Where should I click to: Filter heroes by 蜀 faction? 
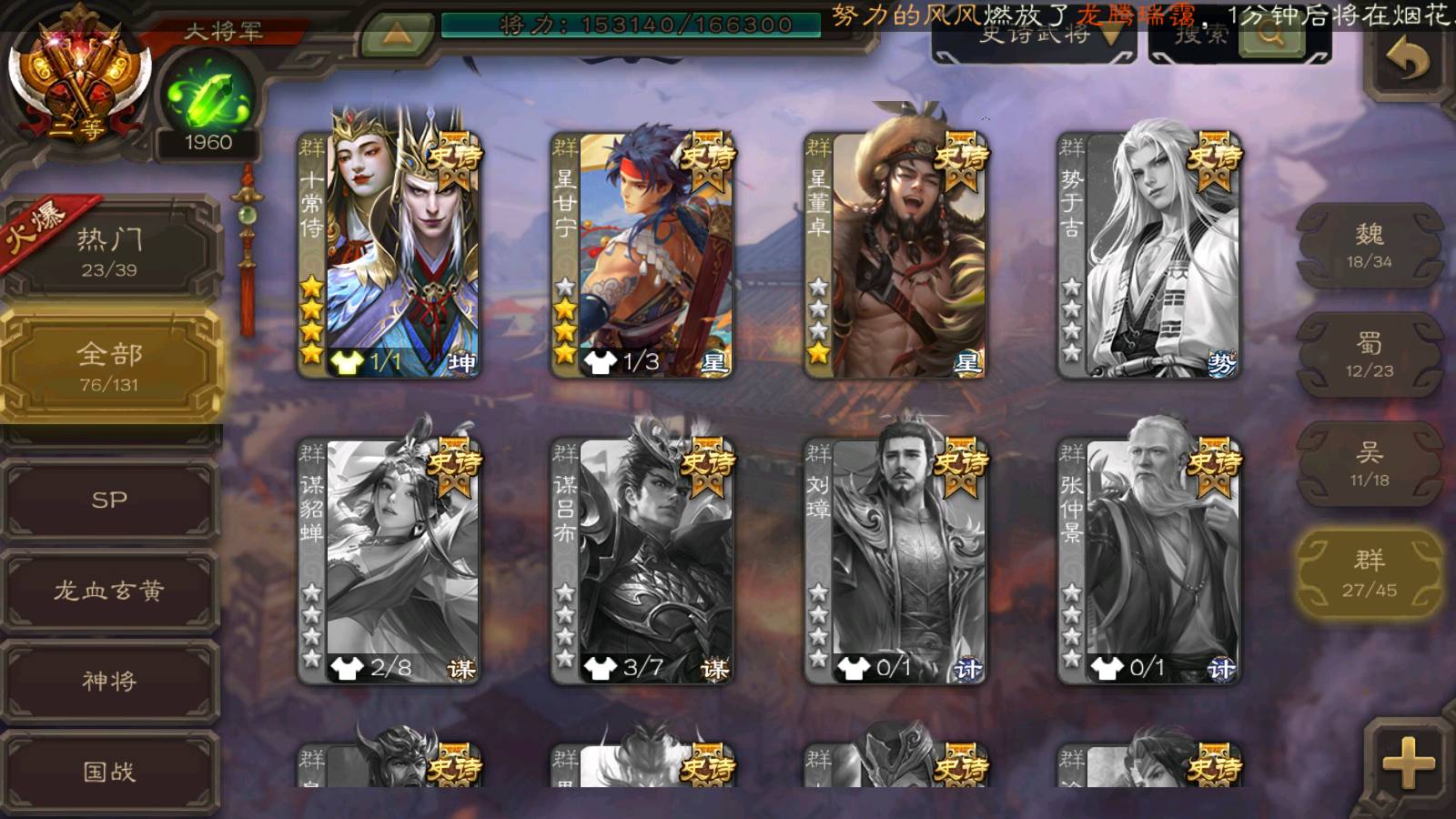pos(1369,355)
